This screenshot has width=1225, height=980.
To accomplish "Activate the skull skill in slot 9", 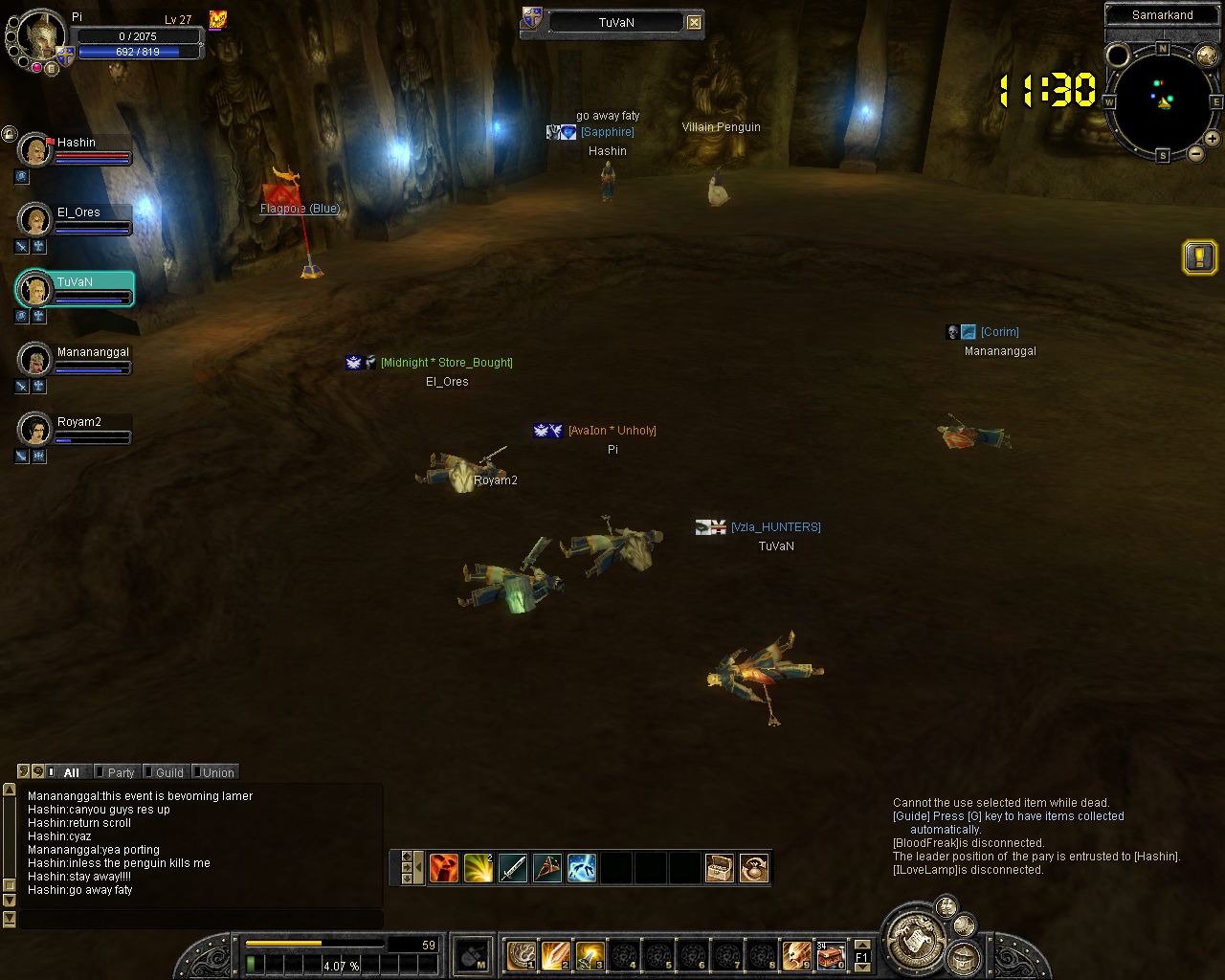I will pyautogui.click(x=796, y=954).
